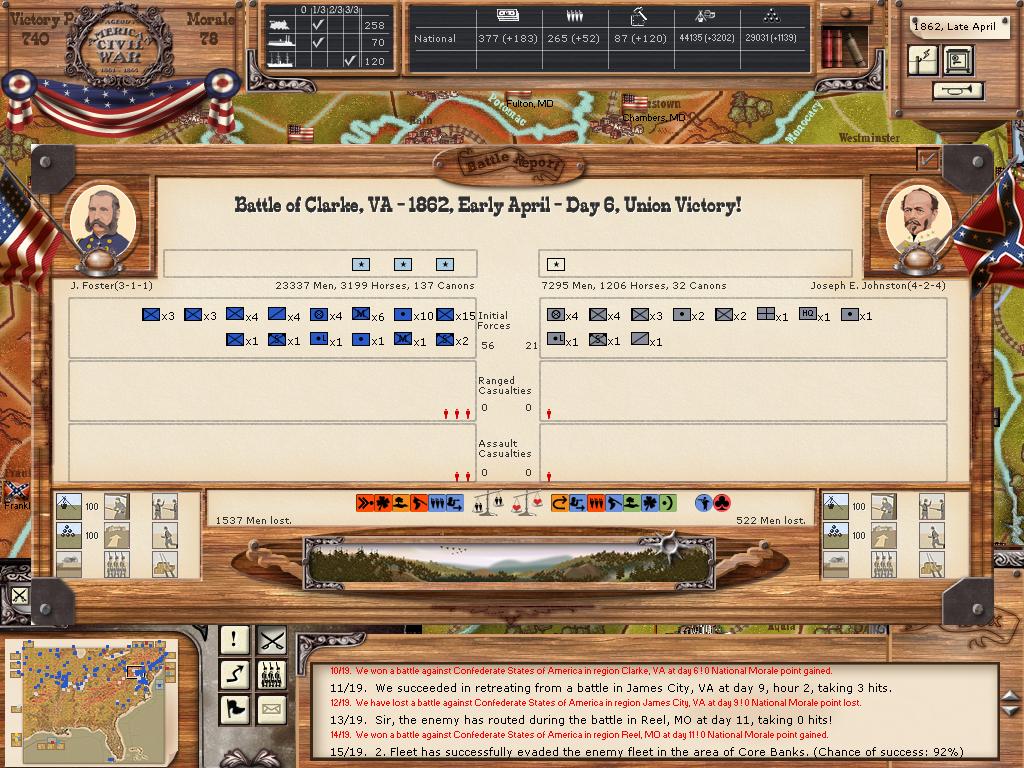The width and height of the screenshot is (1024, 768).
Task: Select the winding arrow movement filter
Action: [x=234, y=675]
